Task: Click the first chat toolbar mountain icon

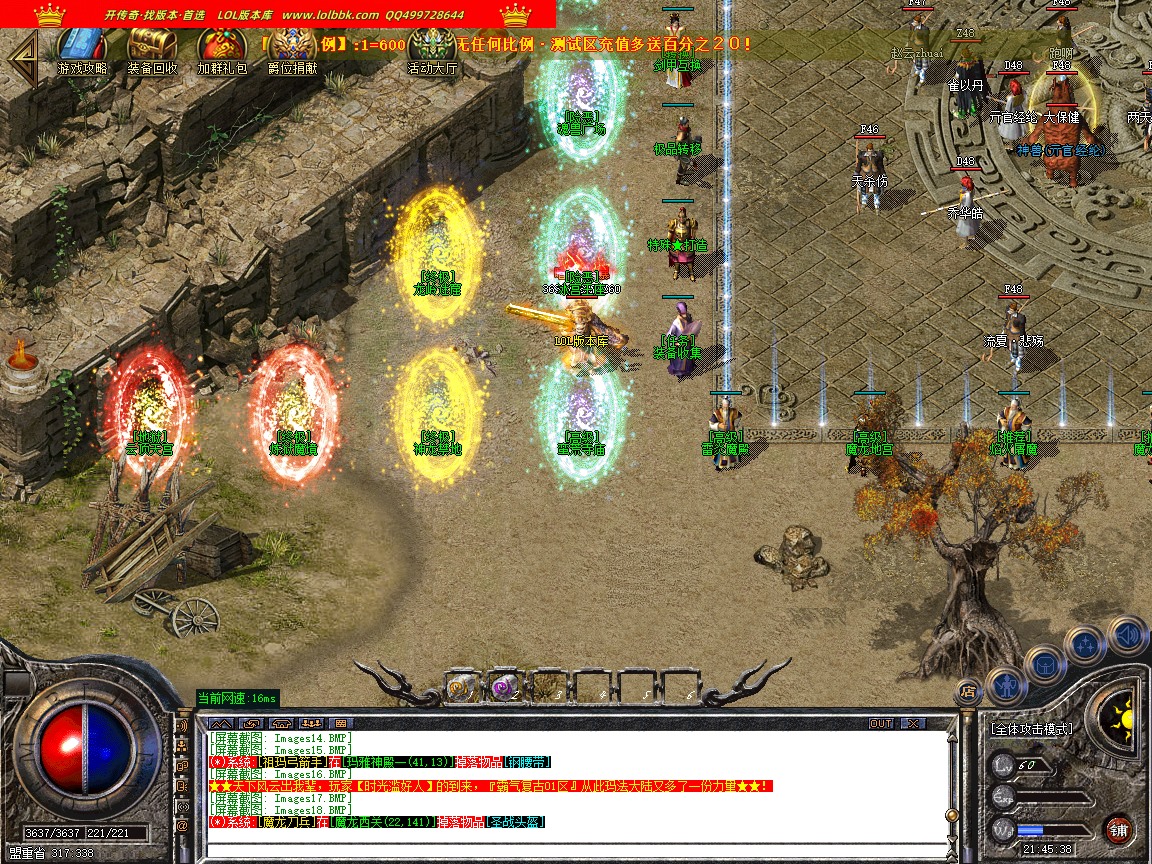Action: [x=221, y=723]
